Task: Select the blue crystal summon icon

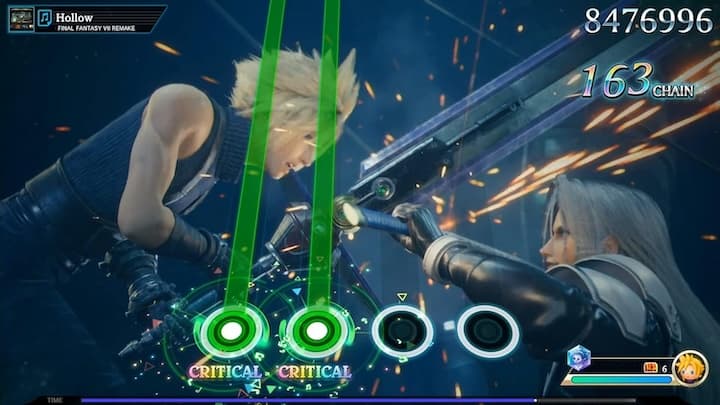Action: (x=578, y=359)
